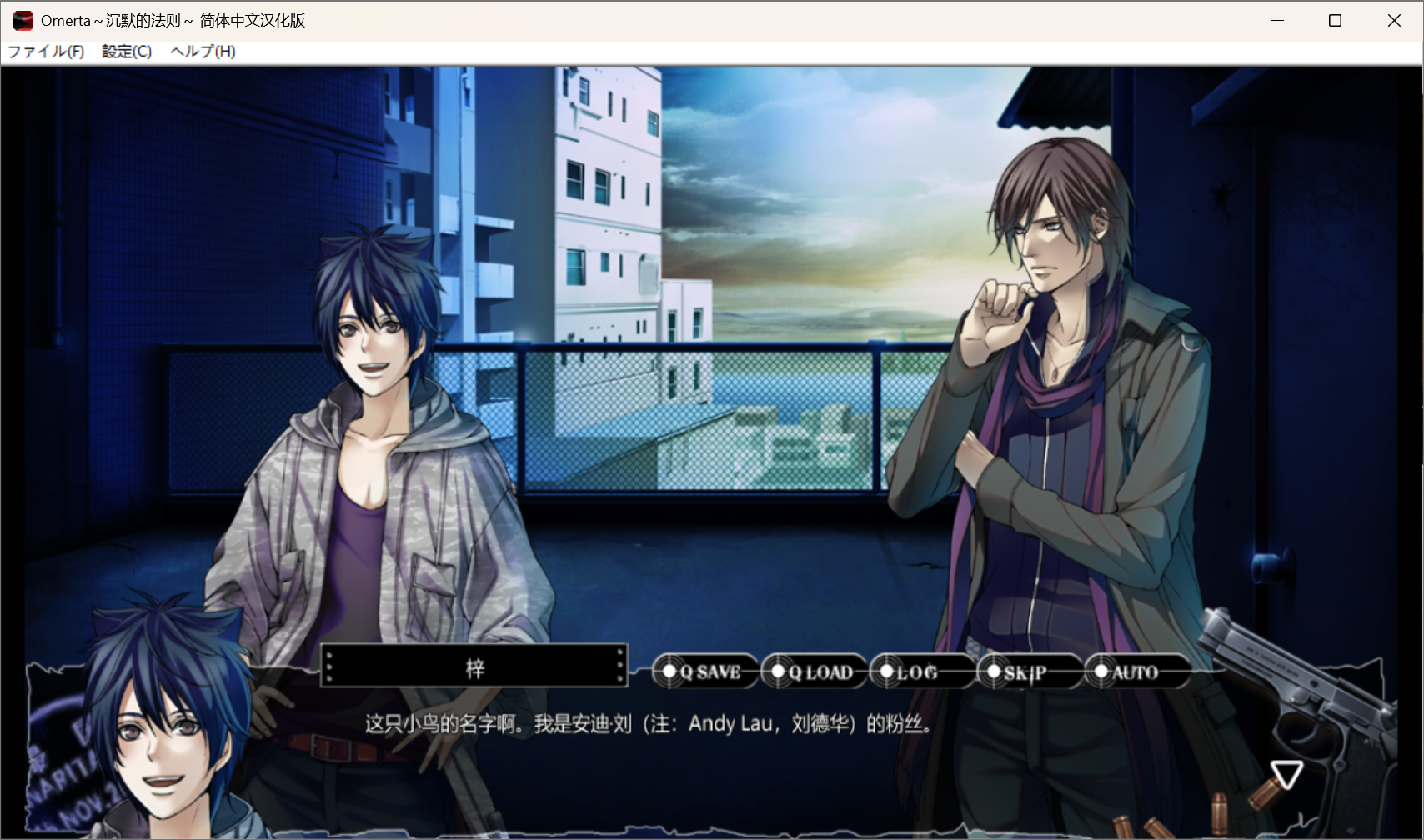The height and width of the screenshot is (840, 1424).
Task: Open the ファイル(F) menu
Action: click(47, 52)
